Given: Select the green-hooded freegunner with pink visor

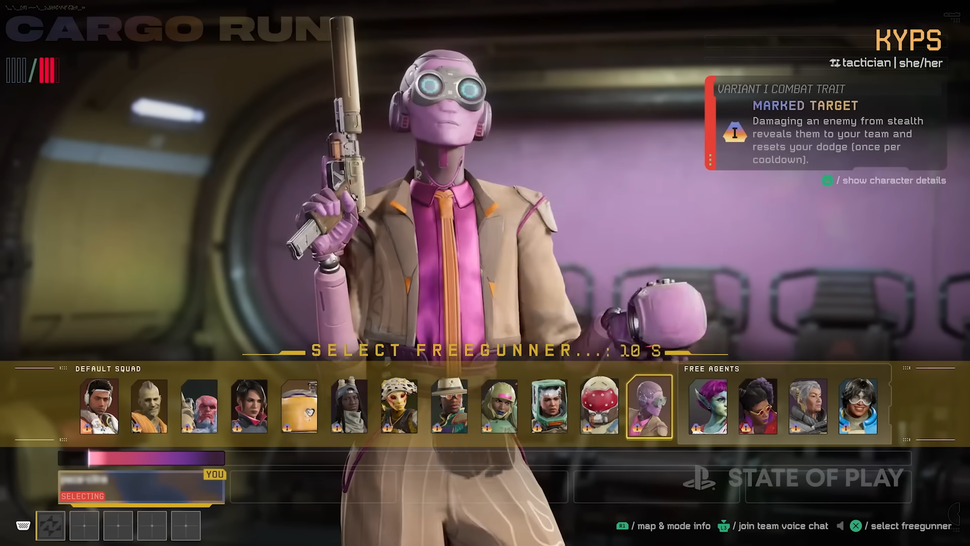Looking at the screenshot, I should tap(499, 406).
